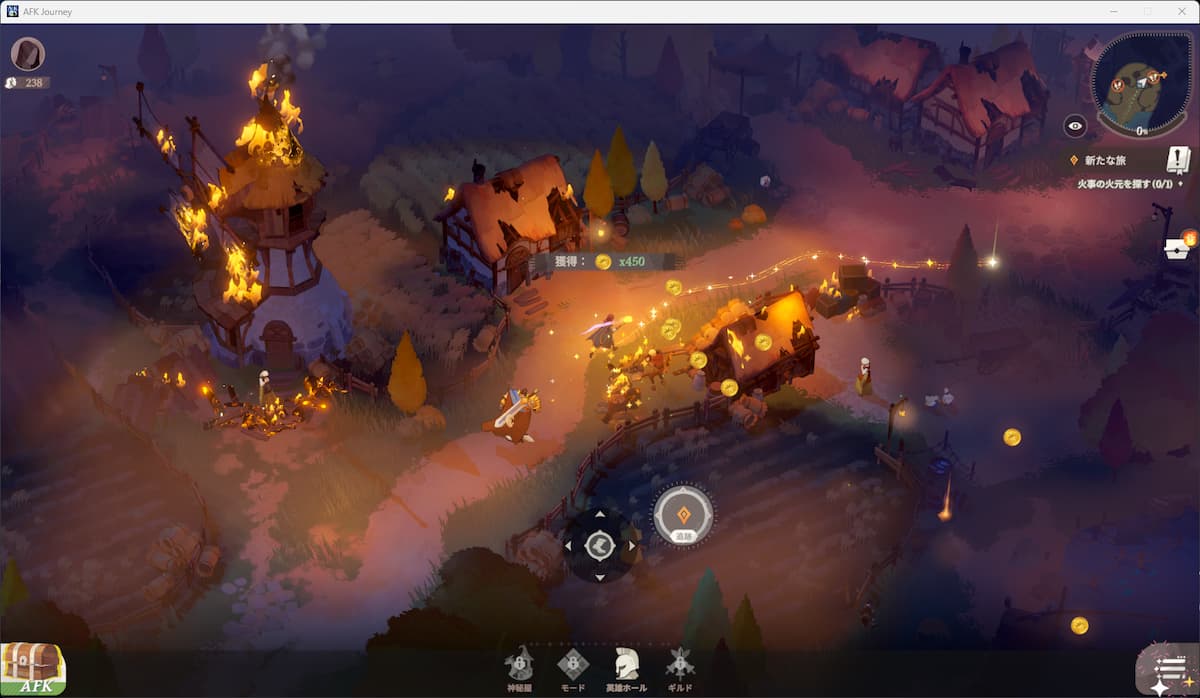
Task: Open the AFK treasure chest rewards
Action: click(x=32, y=668)
